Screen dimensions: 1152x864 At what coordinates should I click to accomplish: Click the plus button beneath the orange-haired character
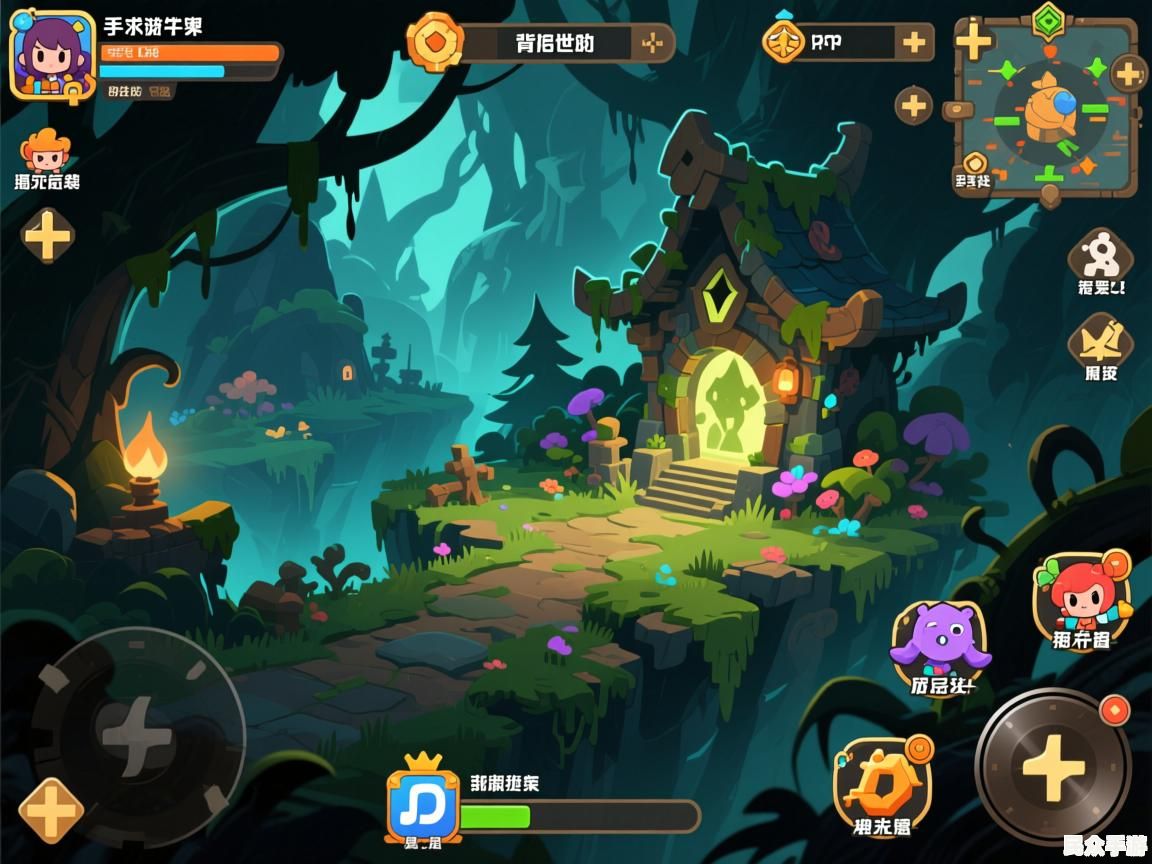48,237
